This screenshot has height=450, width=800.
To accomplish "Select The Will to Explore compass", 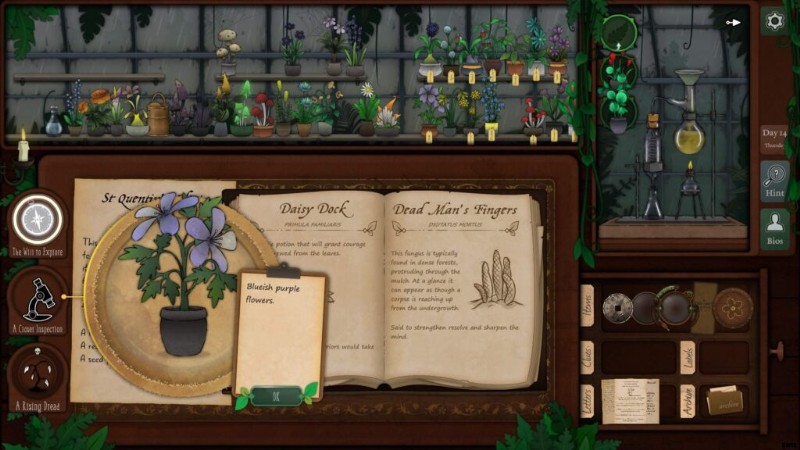I will [38, 219].
